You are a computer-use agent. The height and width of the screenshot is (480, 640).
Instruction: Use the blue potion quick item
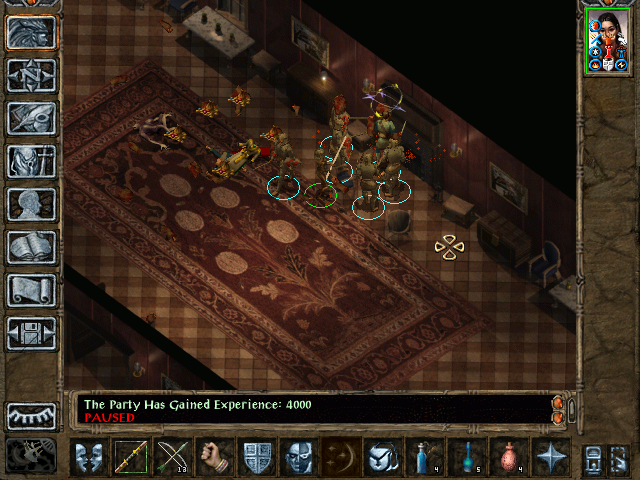pos(424,457)
